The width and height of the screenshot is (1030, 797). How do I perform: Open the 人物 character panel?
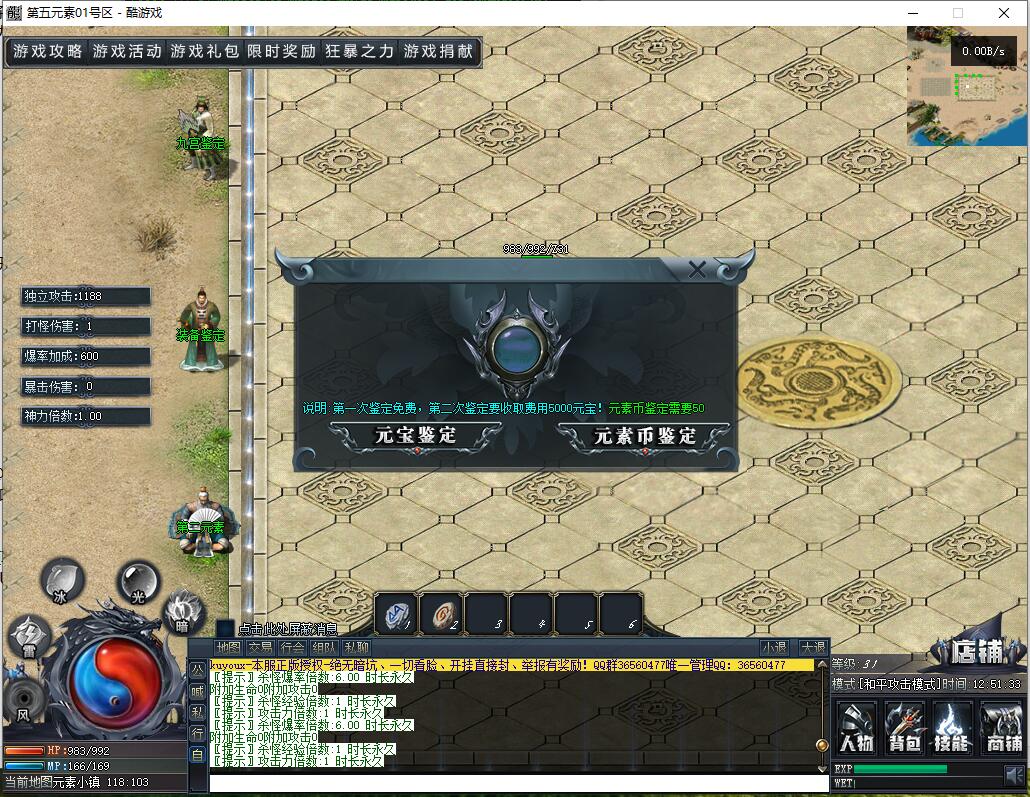(x=857, y=727)
